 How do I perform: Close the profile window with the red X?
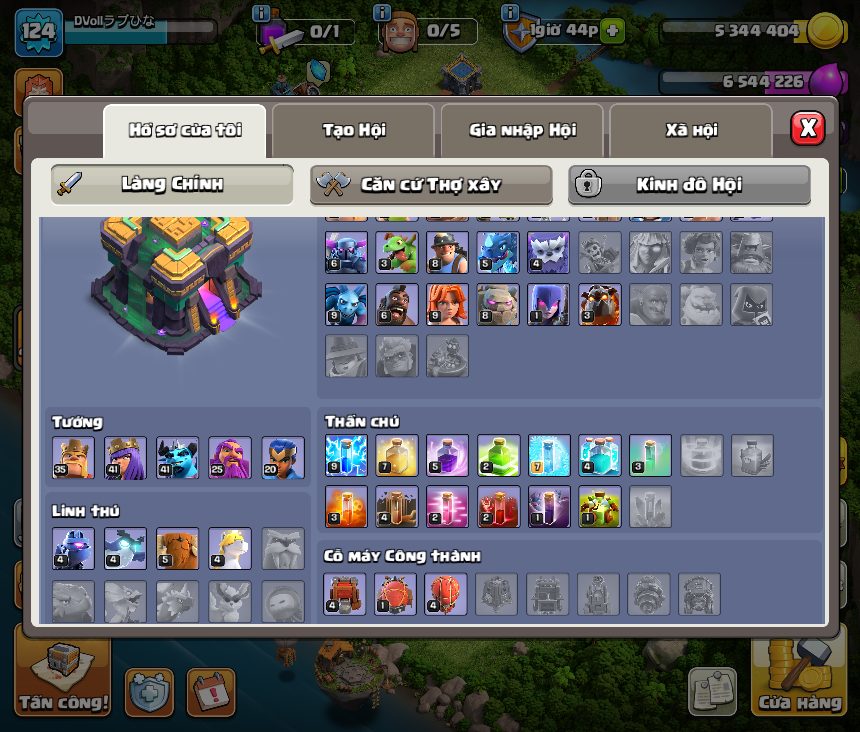[x=807, y=128]
